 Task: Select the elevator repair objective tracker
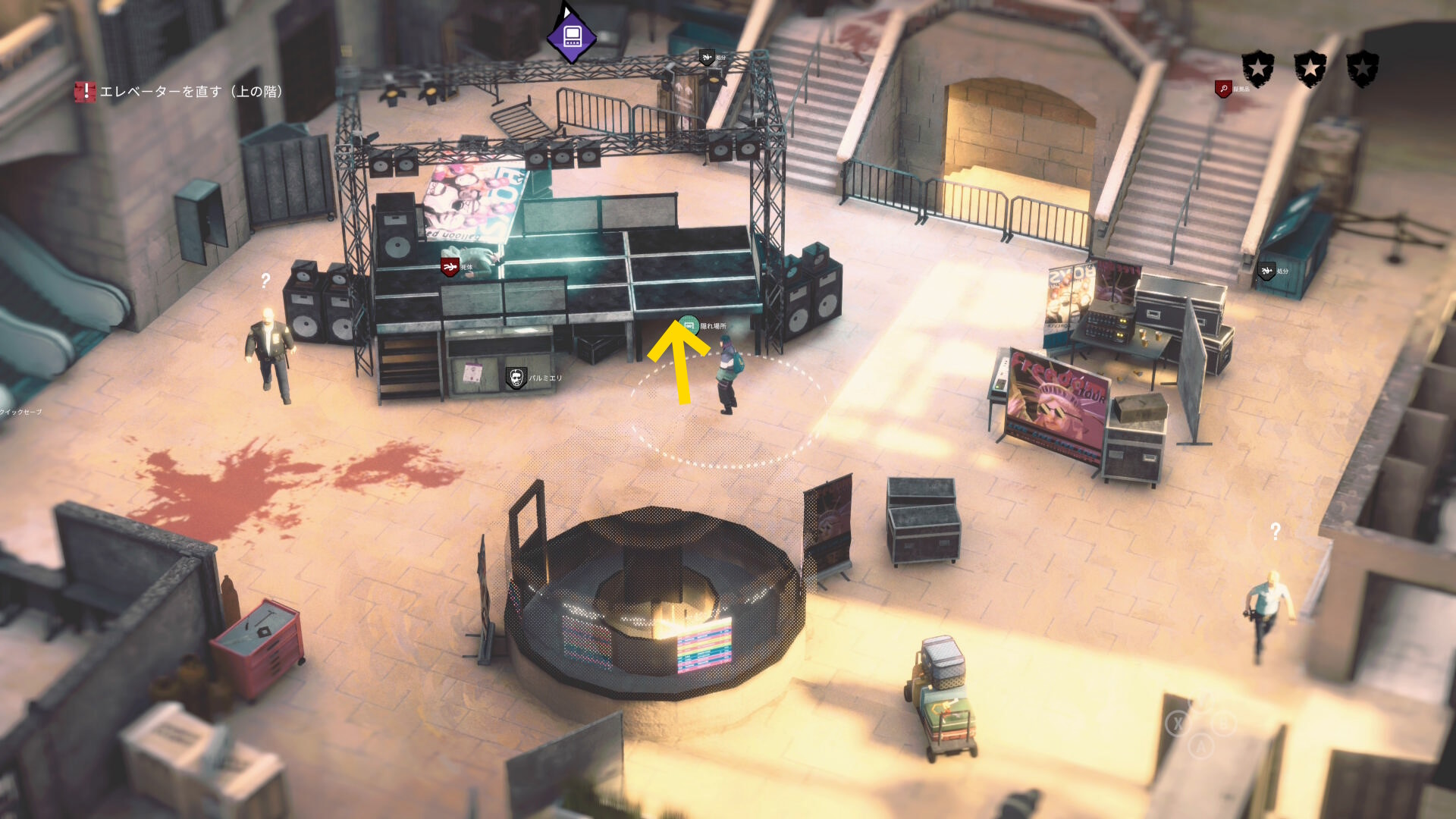[180, 92]
